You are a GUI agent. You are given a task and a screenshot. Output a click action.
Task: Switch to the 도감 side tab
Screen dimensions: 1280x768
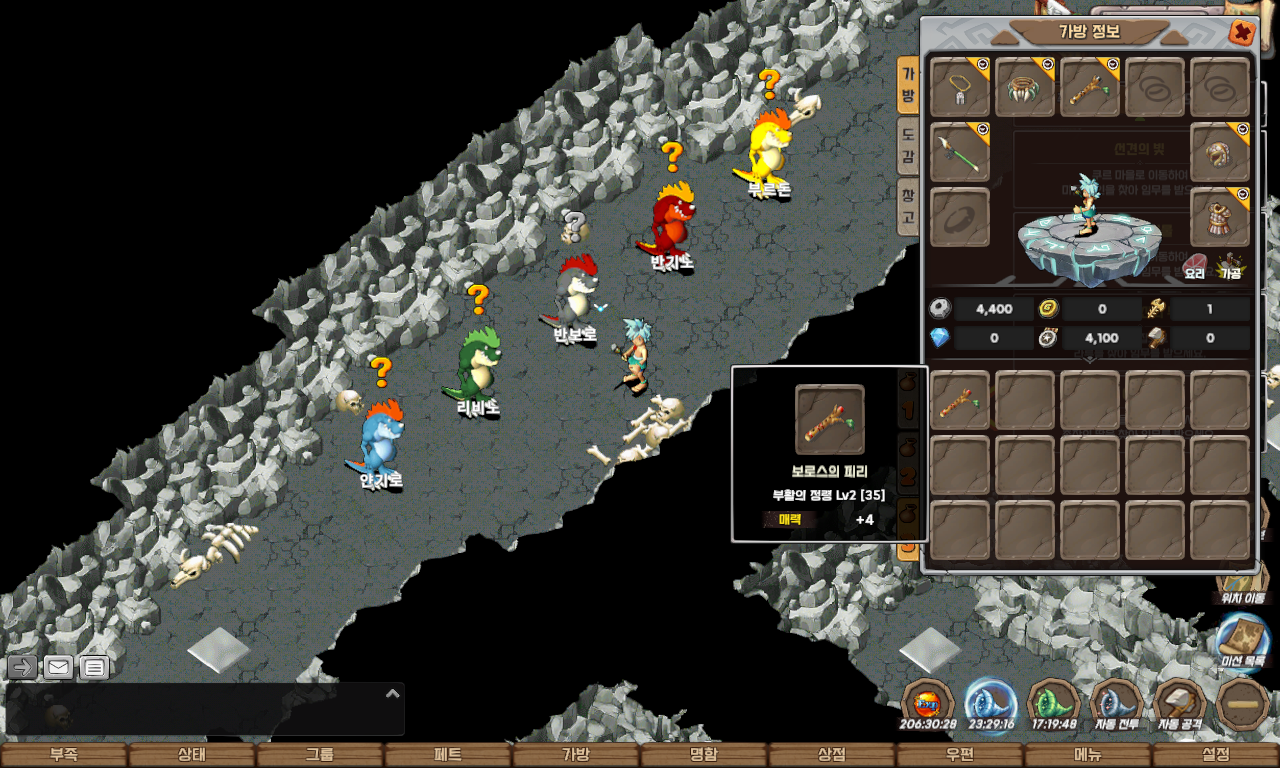(907, 145)
